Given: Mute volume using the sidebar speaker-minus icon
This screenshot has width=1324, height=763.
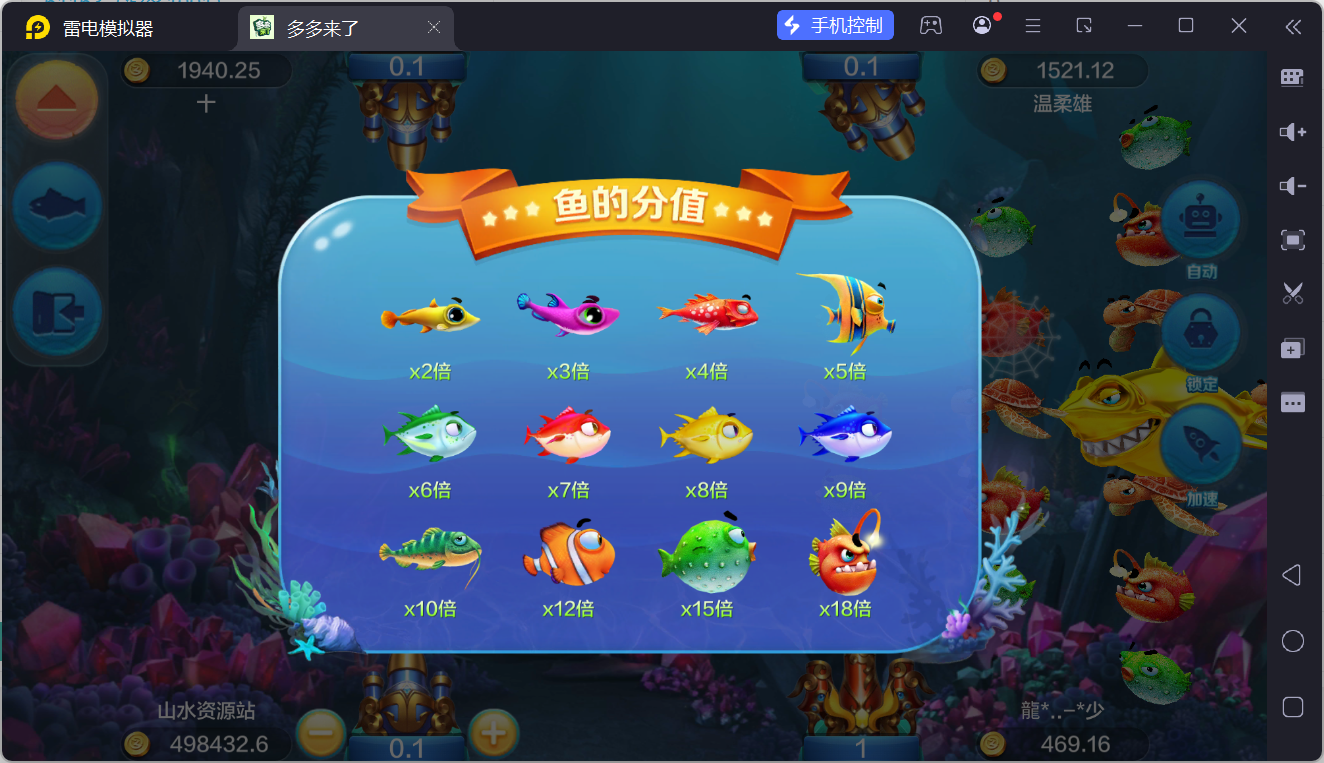Looking at the screenshot, I should point(1293,185).
